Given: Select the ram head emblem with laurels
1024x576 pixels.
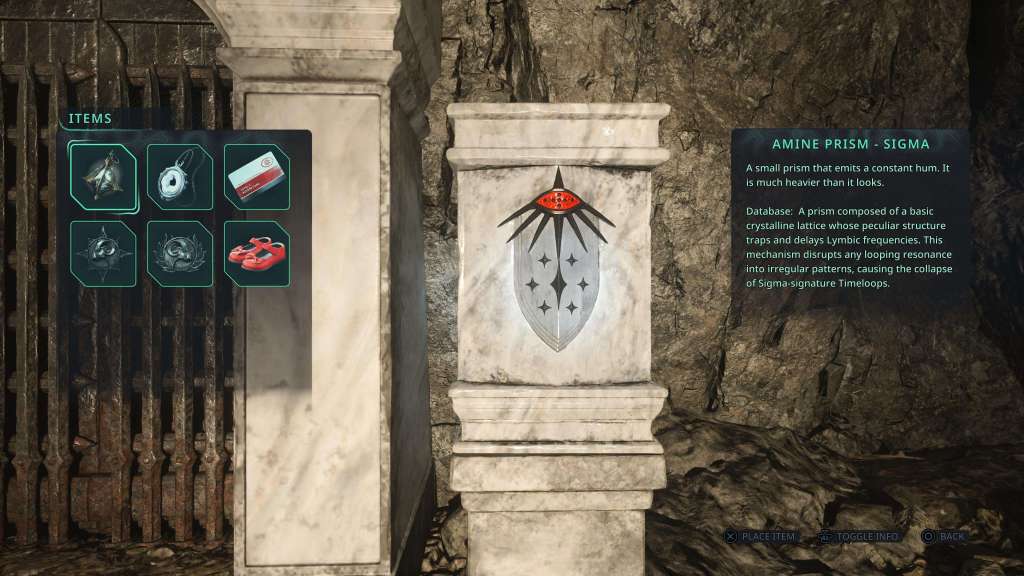Looking at the screenshot, I should 180,253.
